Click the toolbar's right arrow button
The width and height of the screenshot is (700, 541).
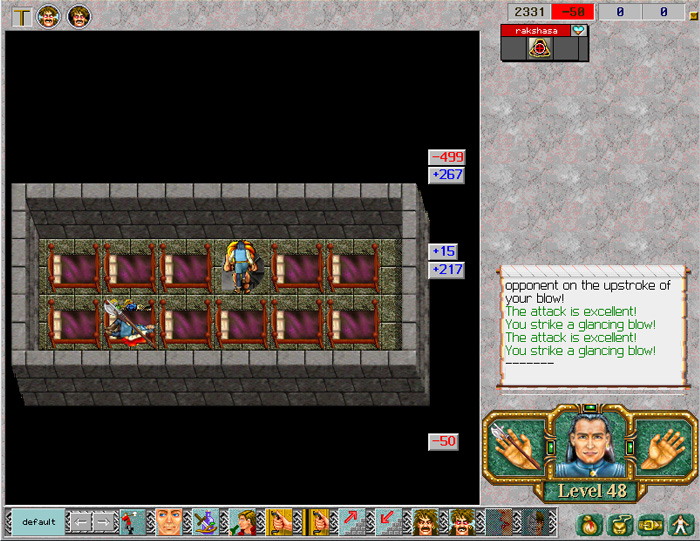[x=104, y=522]
